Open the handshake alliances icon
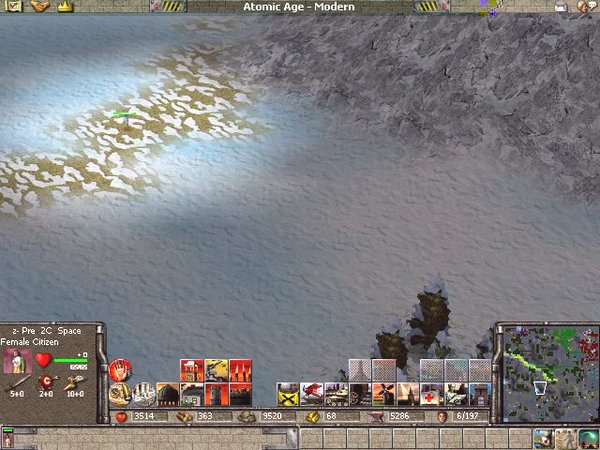This screenshot has width=600, height=450. coord(40,6)
